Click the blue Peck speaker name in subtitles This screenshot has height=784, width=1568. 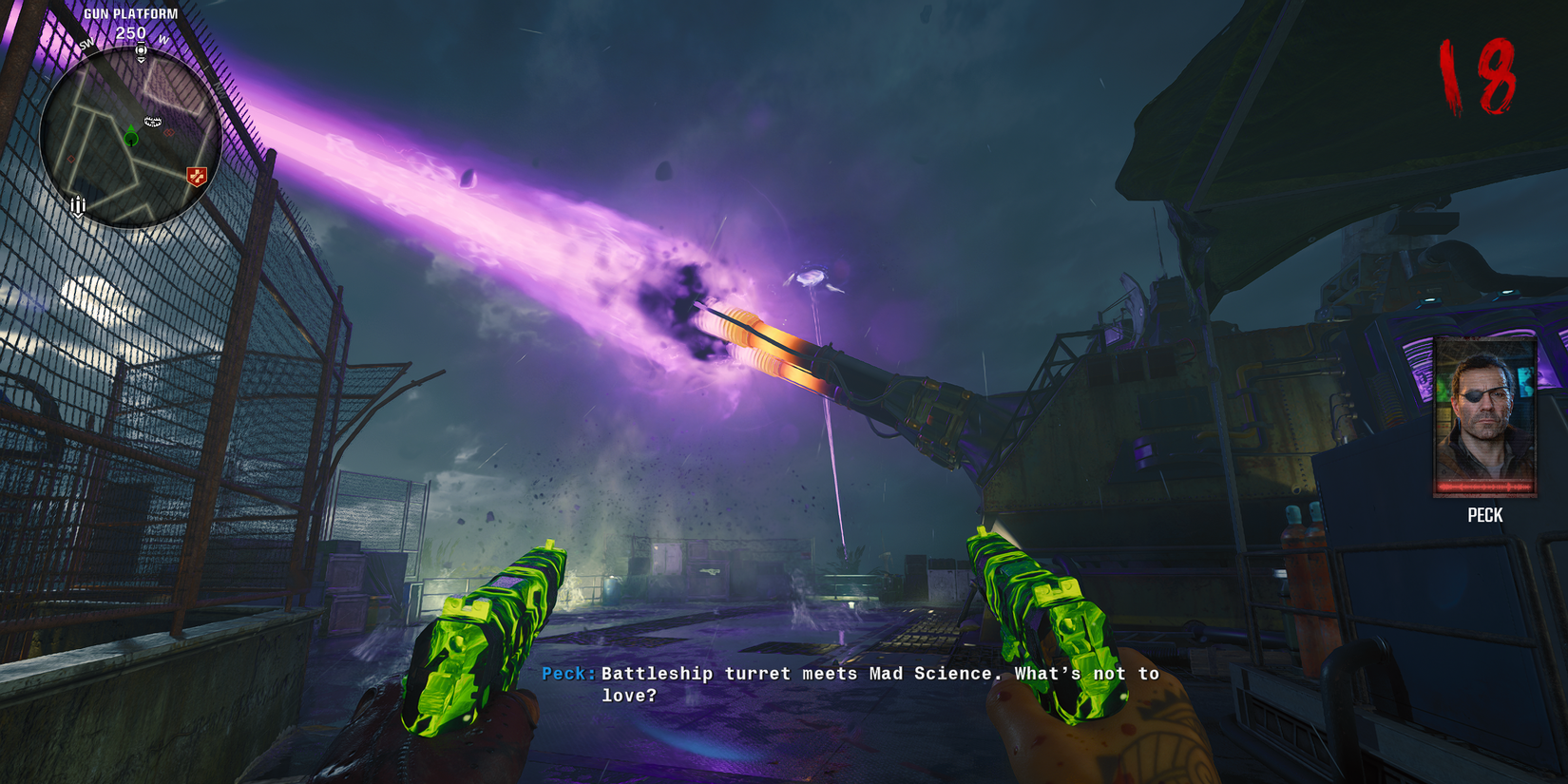(x=565, y=673)
